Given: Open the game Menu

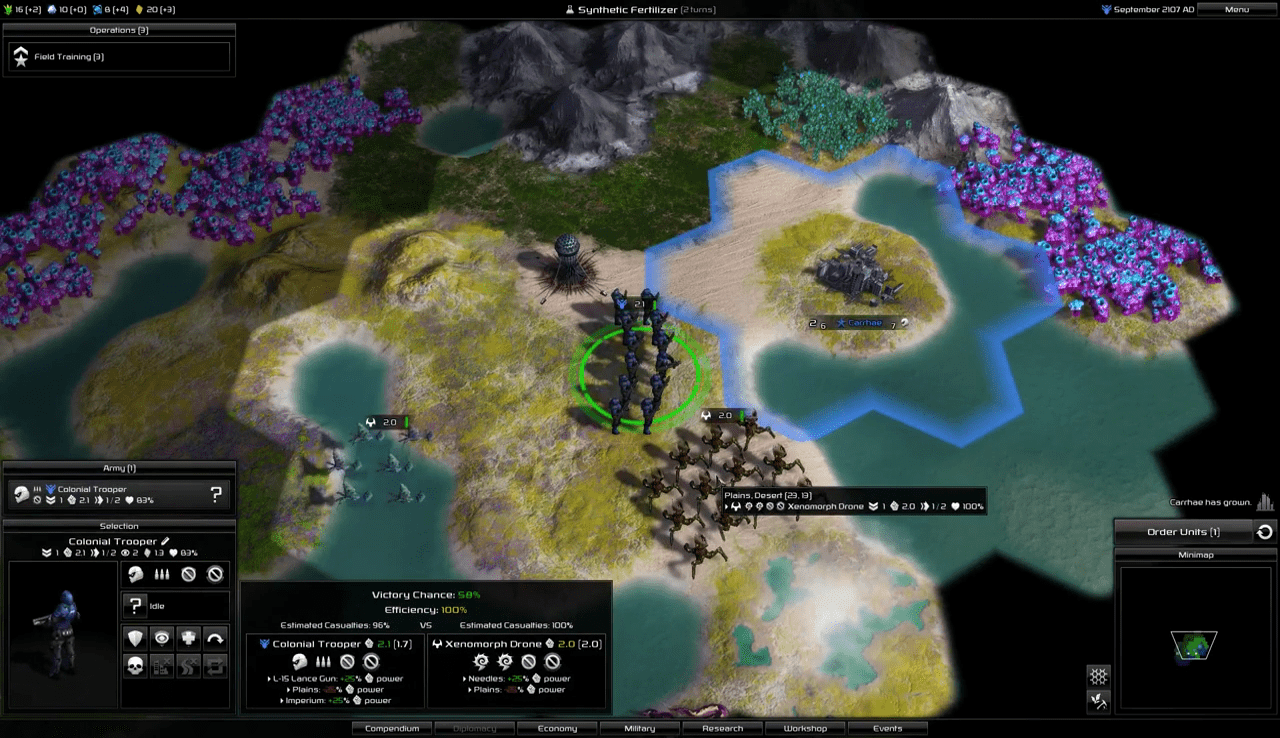Looking at the screenshot, I should point(1236,10).
